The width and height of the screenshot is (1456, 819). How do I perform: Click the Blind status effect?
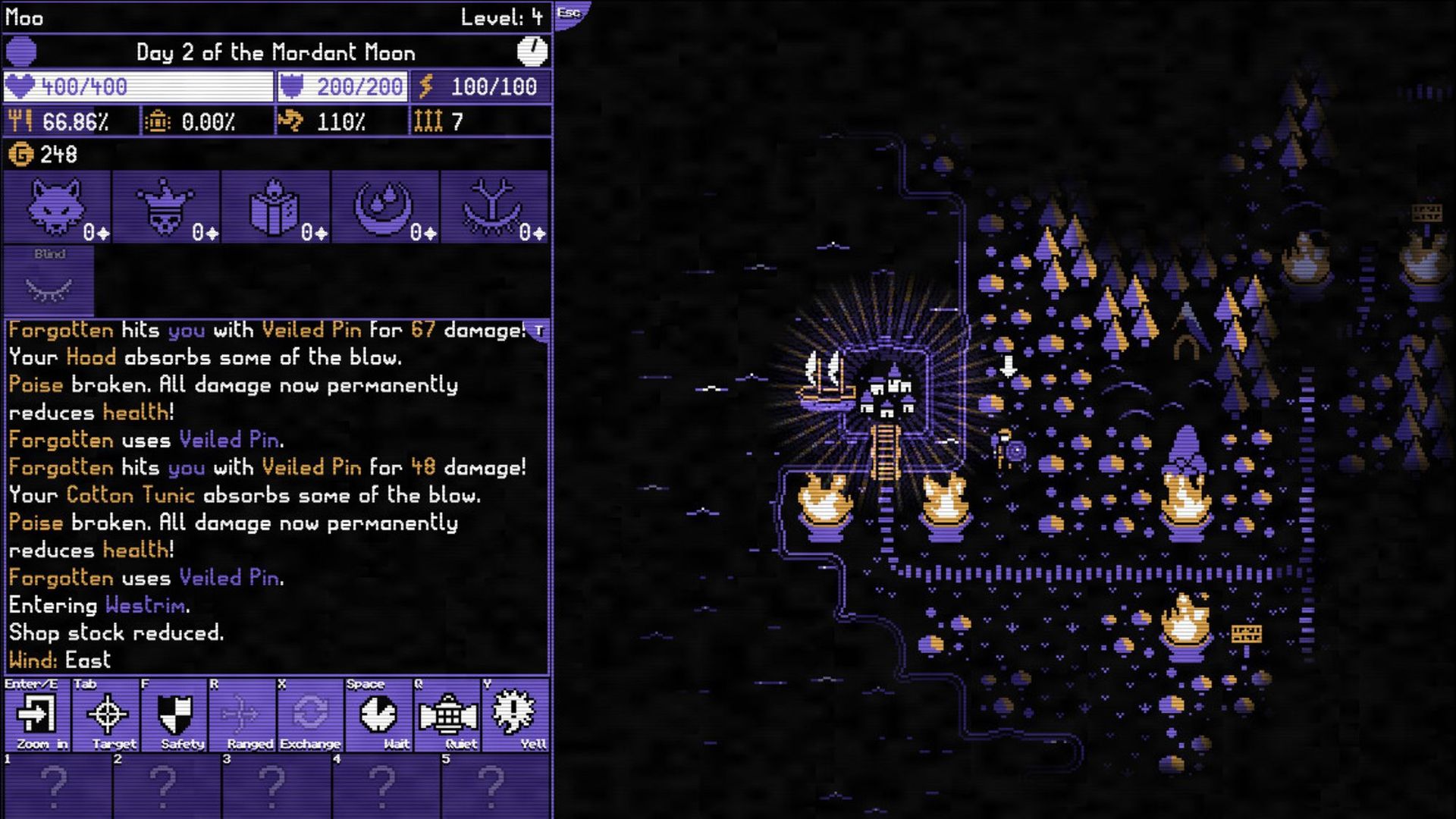[49, 281]
